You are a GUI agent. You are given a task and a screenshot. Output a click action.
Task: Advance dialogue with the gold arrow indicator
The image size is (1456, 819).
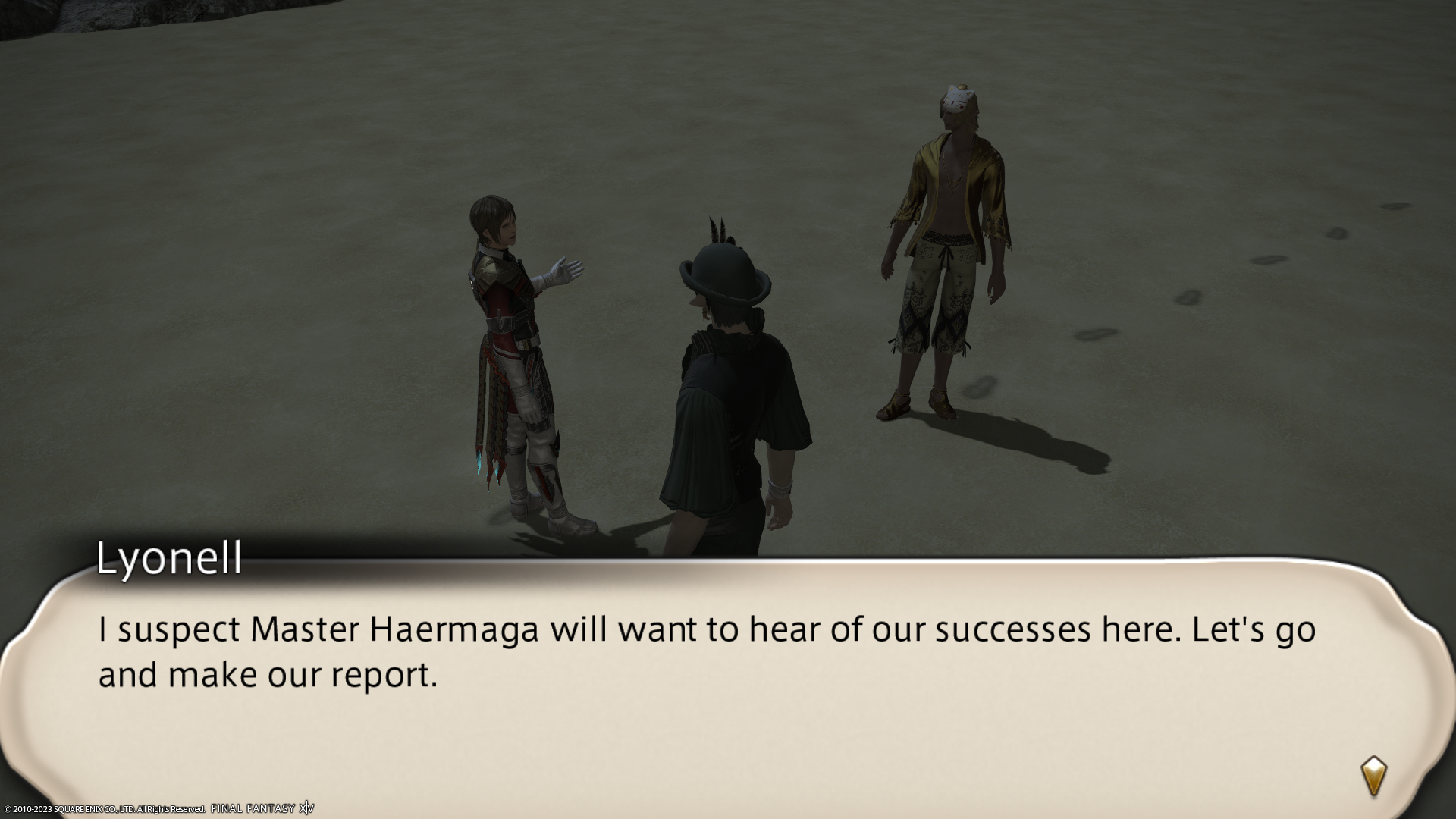pyautogui.click(x=1373, y=776)
